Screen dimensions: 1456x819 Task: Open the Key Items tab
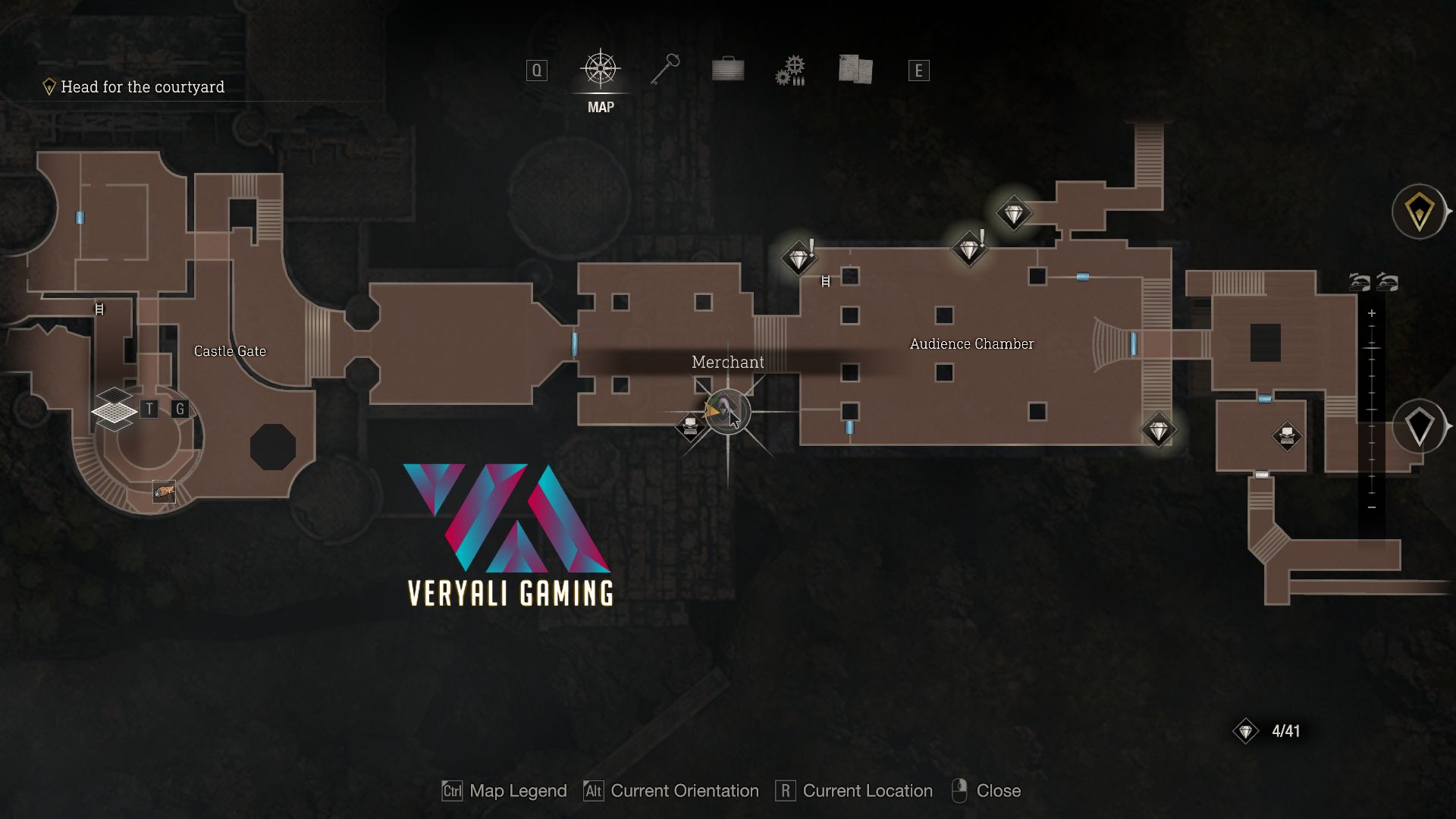(665, 70)
